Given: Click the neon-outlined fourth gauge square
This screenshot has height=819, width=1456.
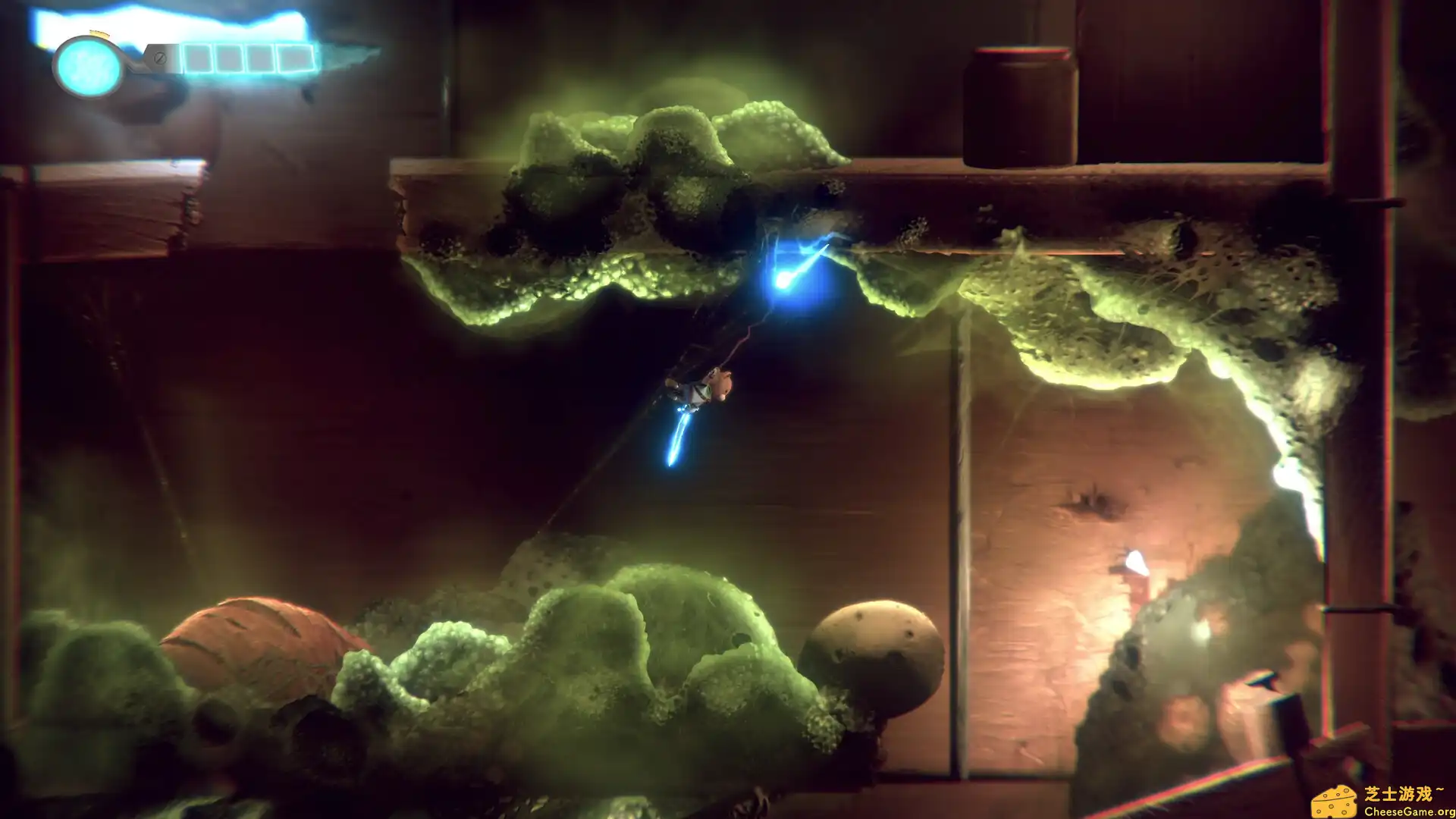Looking at the screenshot, I should click(294, 58).
